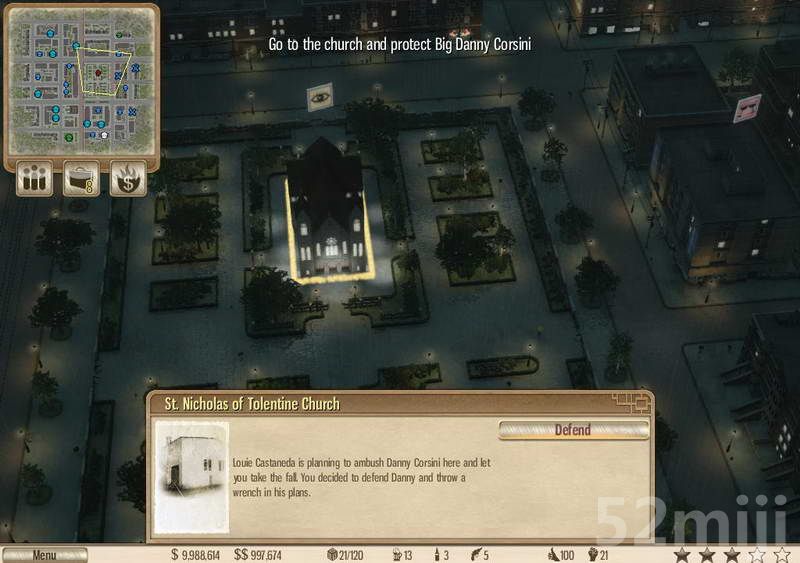Select the church building thumbnail photo
Image resolution: width=800 pixels, height=563 pixels.
point(192,476)
